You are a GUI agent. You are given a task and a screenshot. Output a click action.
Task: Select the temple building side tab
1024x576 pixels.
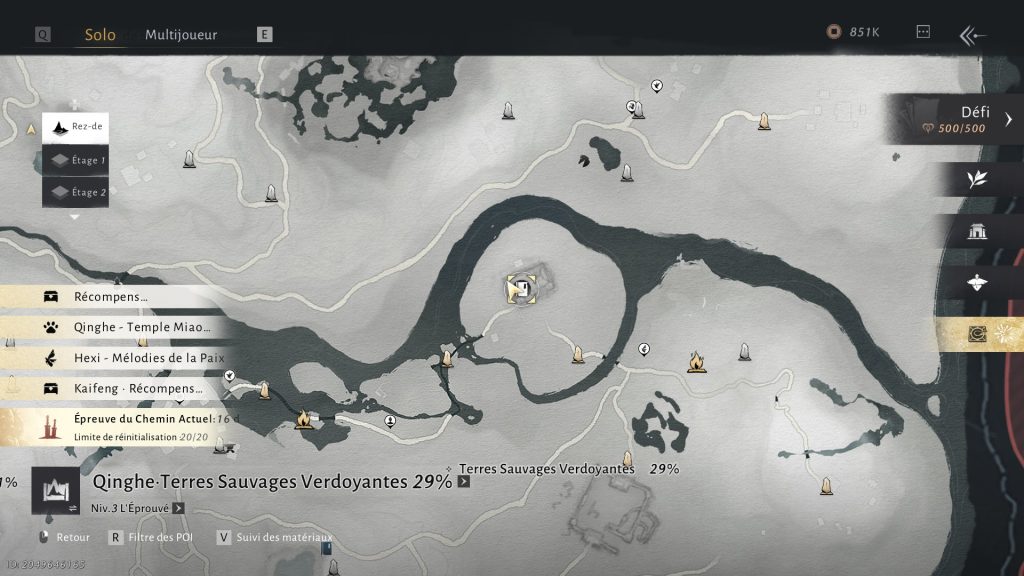point(977,231)
